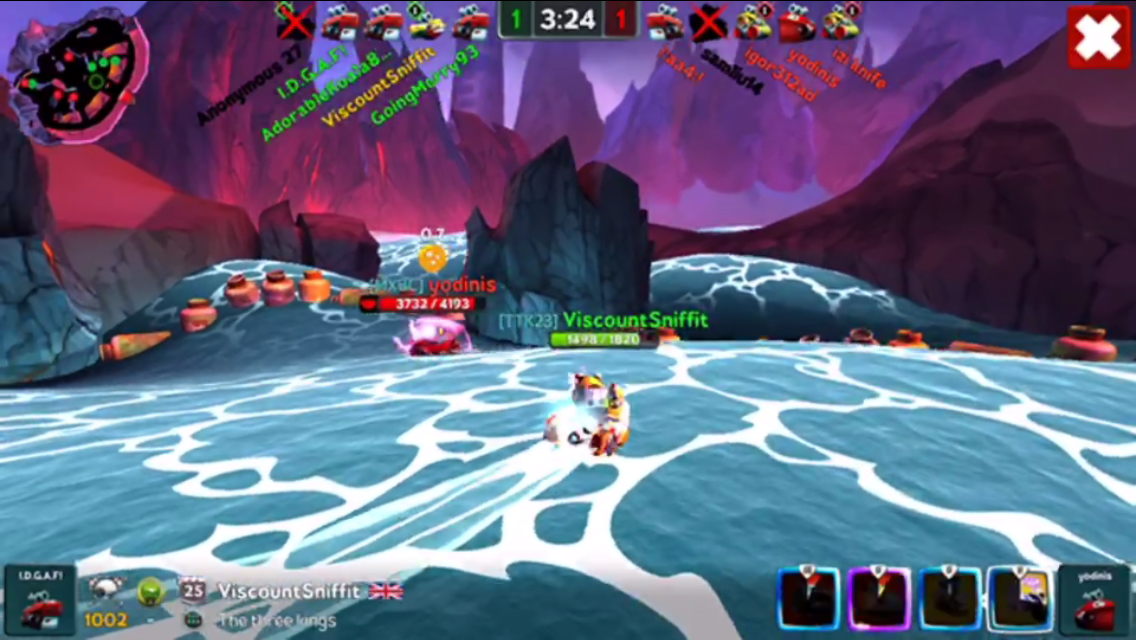1136x640 pixels.
Task: Select the purple-bordered ability card
Action: 880,598
